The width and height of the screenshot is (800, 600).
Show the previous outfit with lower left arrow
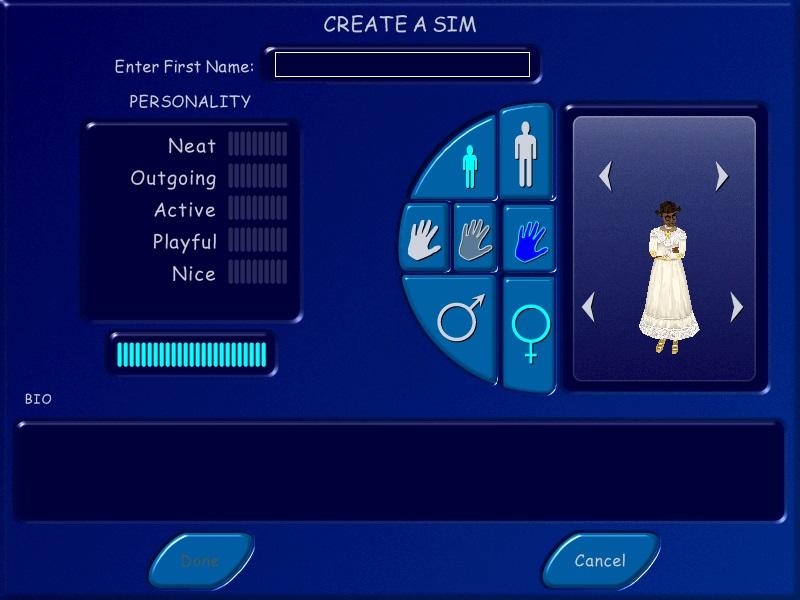point(590,306)
